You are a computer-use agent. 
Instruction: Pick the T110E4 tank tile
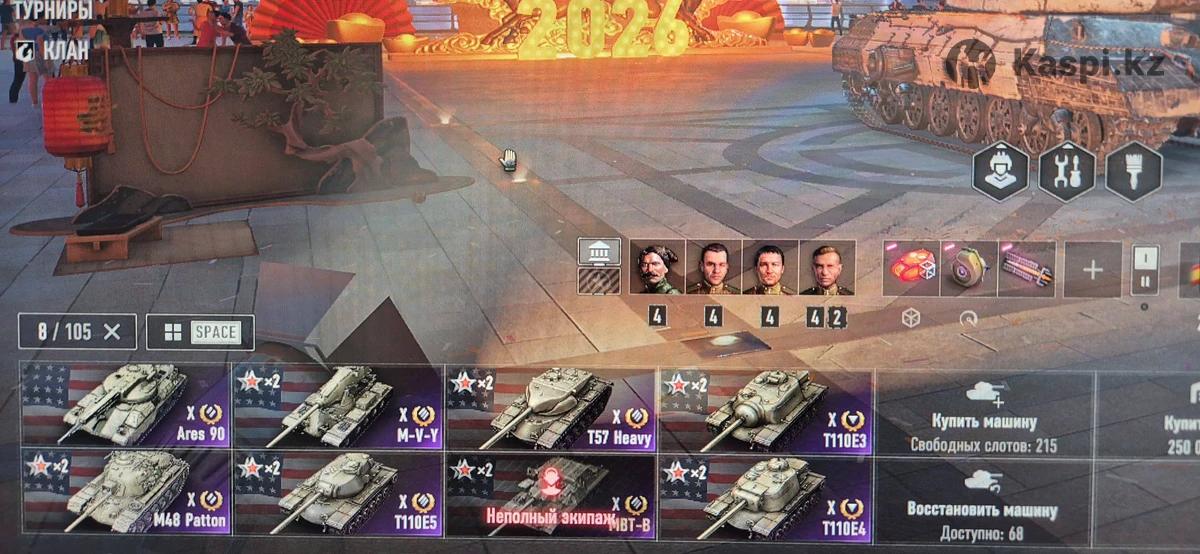pyautogui.click(x=765, y=492)
